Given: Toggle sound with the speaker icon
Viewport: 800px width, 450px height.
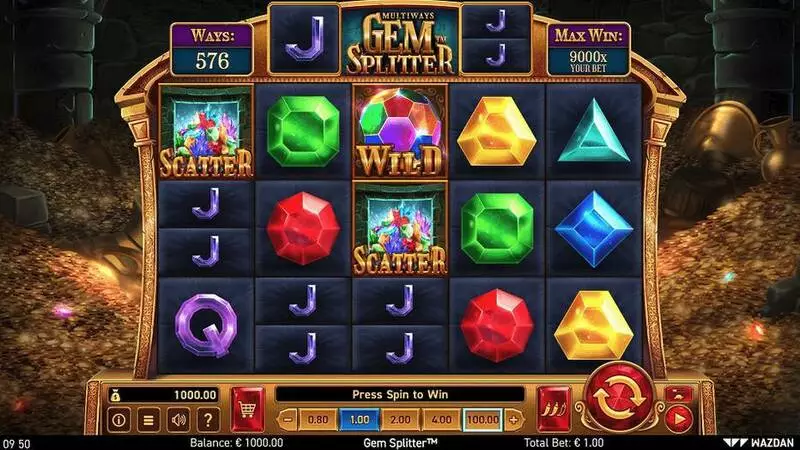Looking at the screenshot, I should [178, 420].
